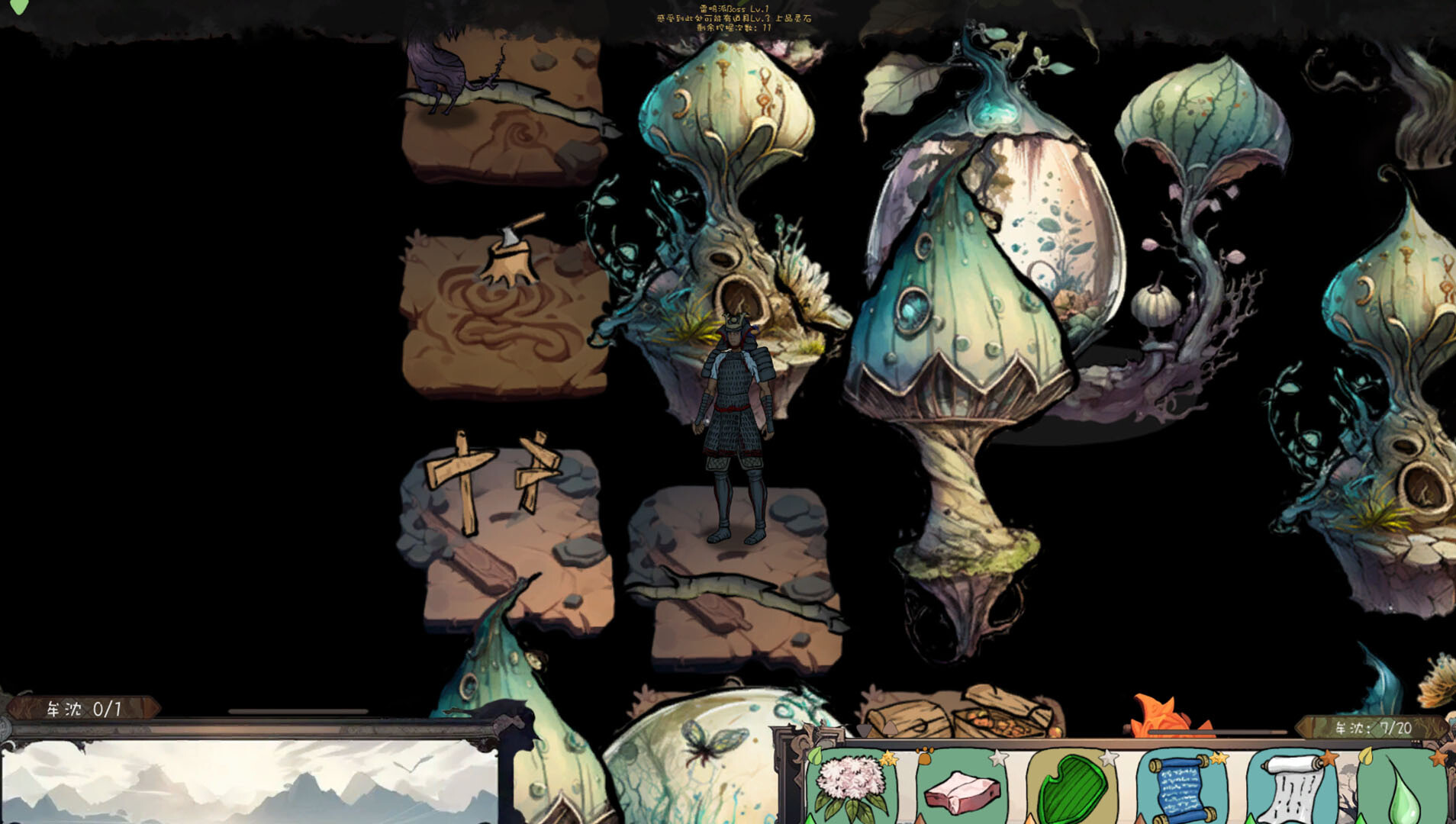Select the purple plant branch tile
The image size is (1456, 824).
coord(504,107)
